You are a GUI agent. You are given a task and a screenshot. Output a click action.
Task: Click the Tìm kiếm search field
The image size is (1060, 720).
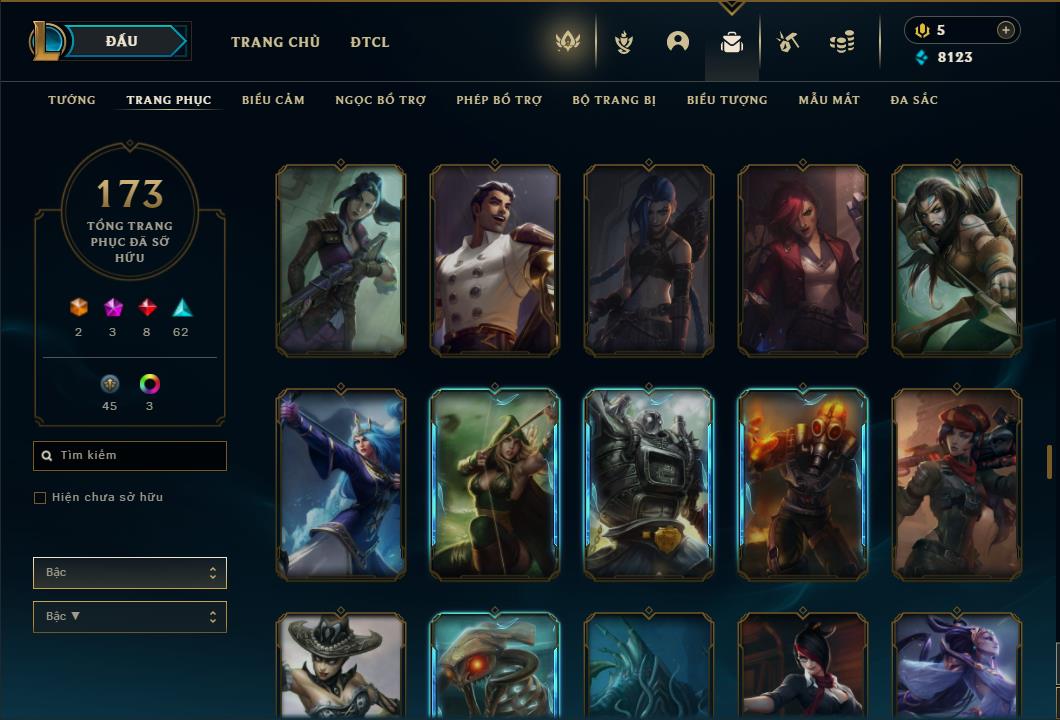(x=130, y=456)
